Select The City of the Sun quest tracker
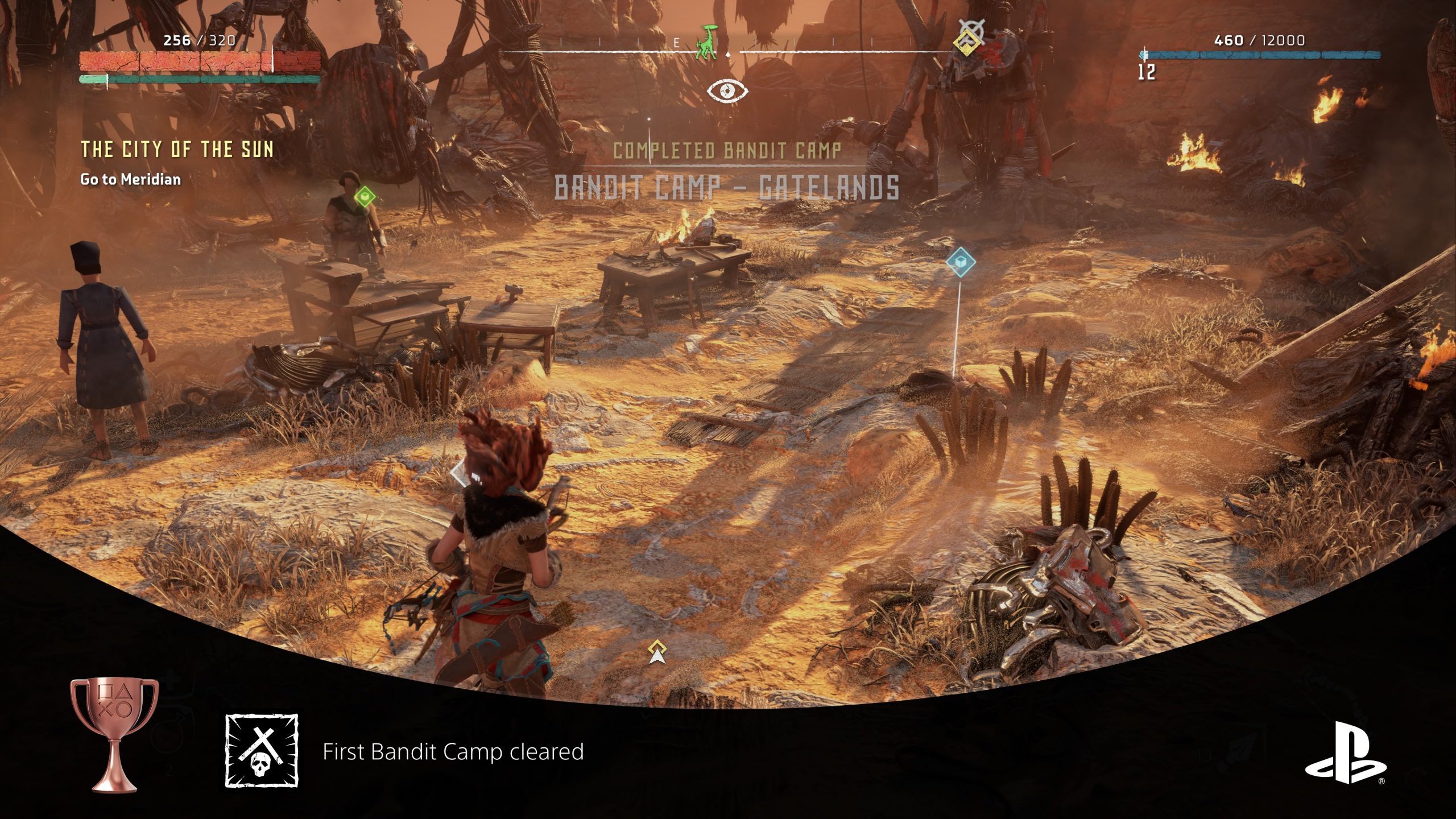 click(177, 150)
